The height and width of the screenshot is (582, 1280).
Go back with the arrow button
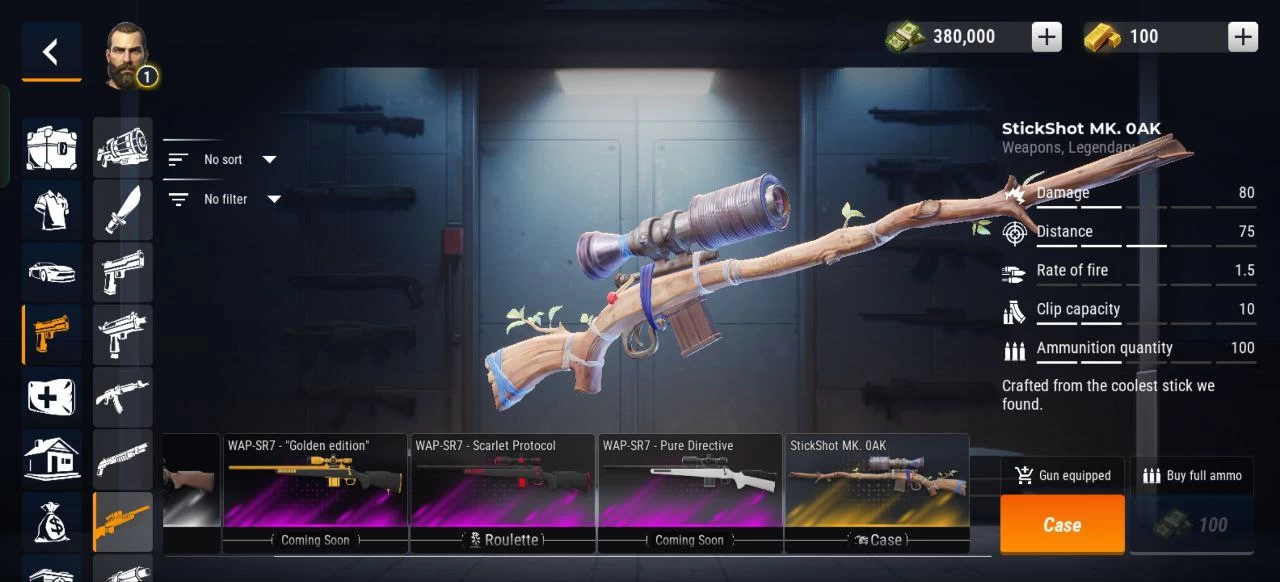(x=51, y=52)
